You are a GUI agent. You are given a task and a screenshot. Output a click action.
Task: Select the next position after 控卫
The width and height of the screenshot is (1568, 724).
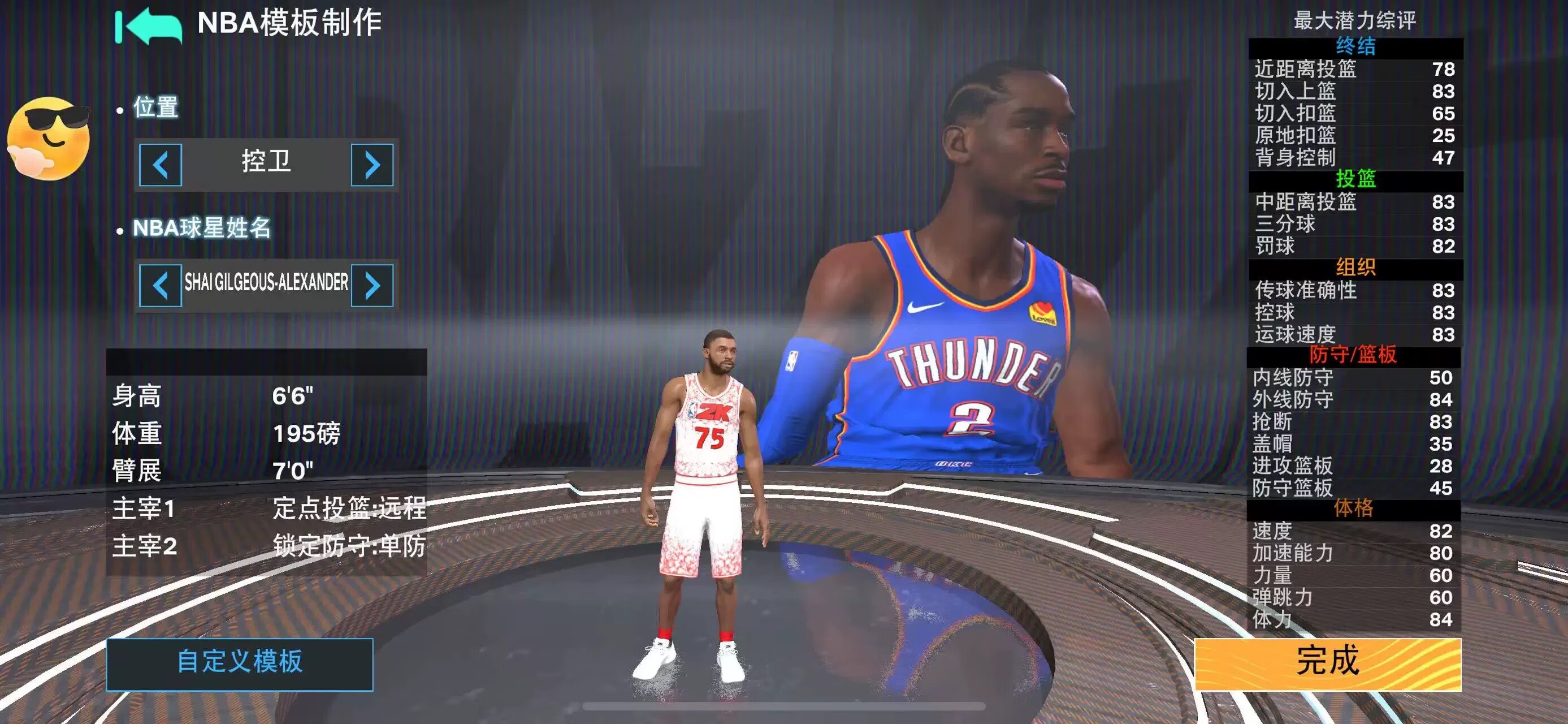click(x=372, y=165)
